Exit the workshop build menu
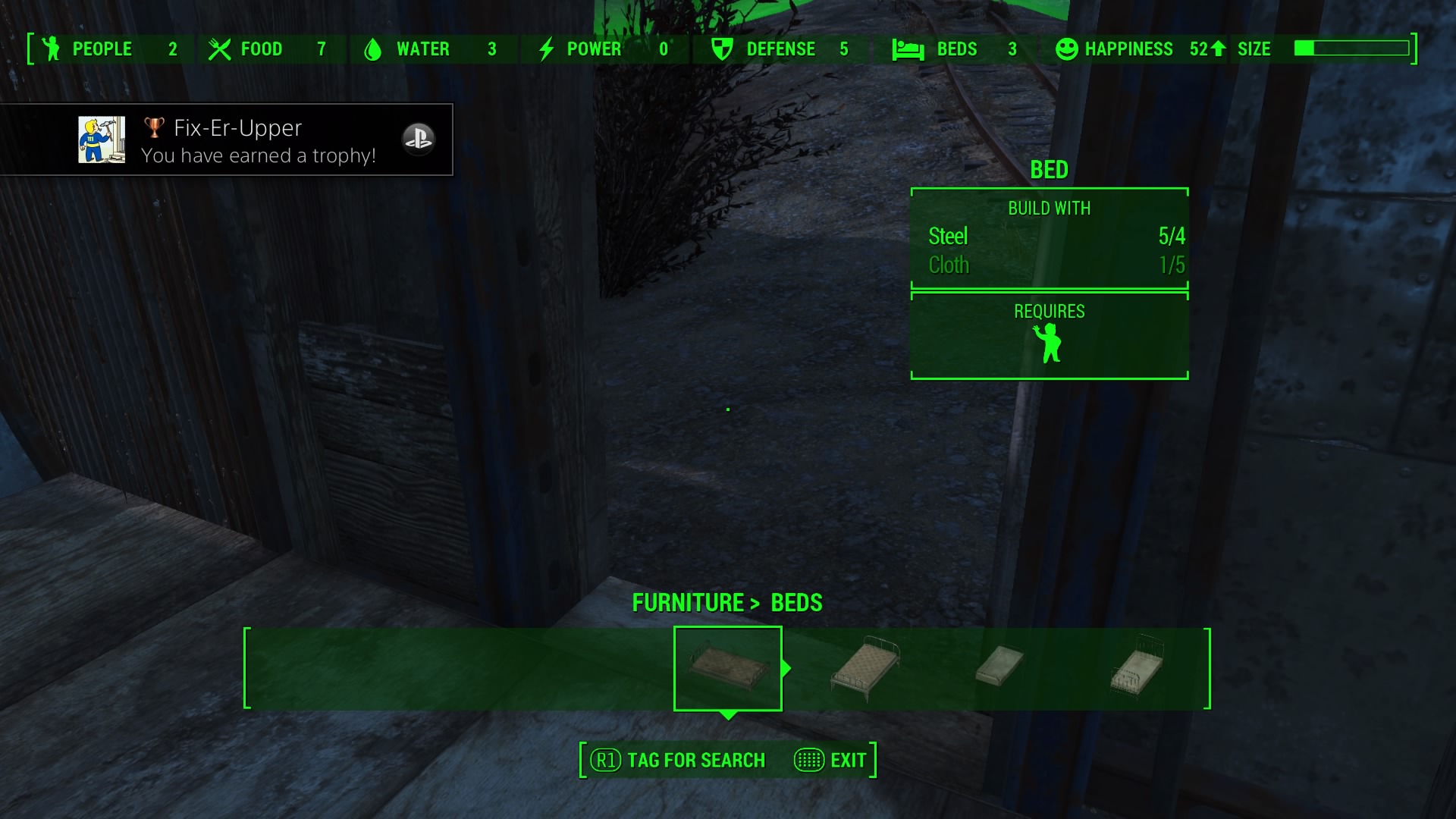This screenshot has height=819, width=1456. (x=831, y=760)
